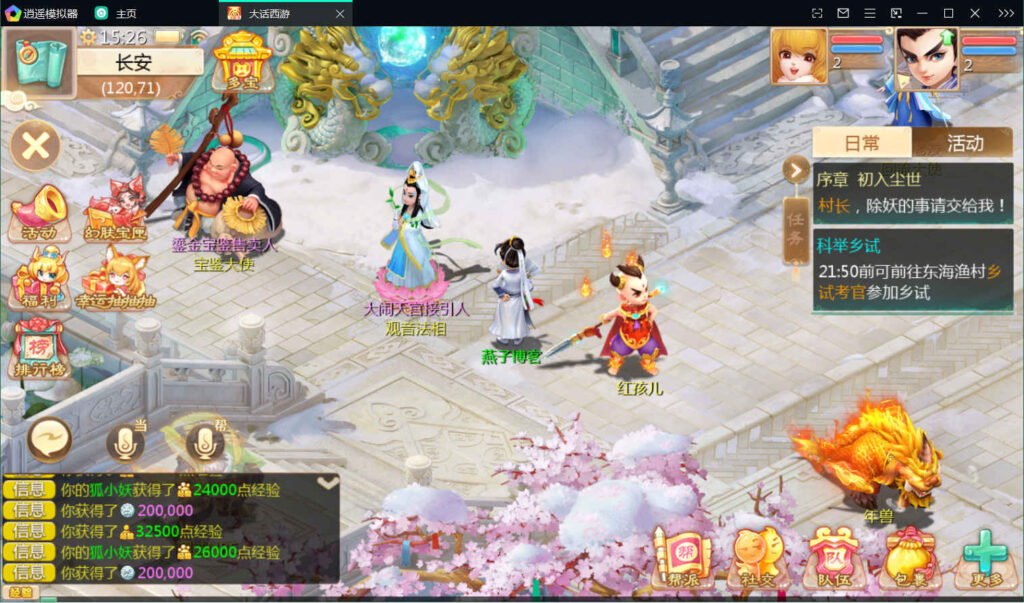1024x603 pixels.
Task: Open the 包裹 inventory bag
Action: point(908,557)
